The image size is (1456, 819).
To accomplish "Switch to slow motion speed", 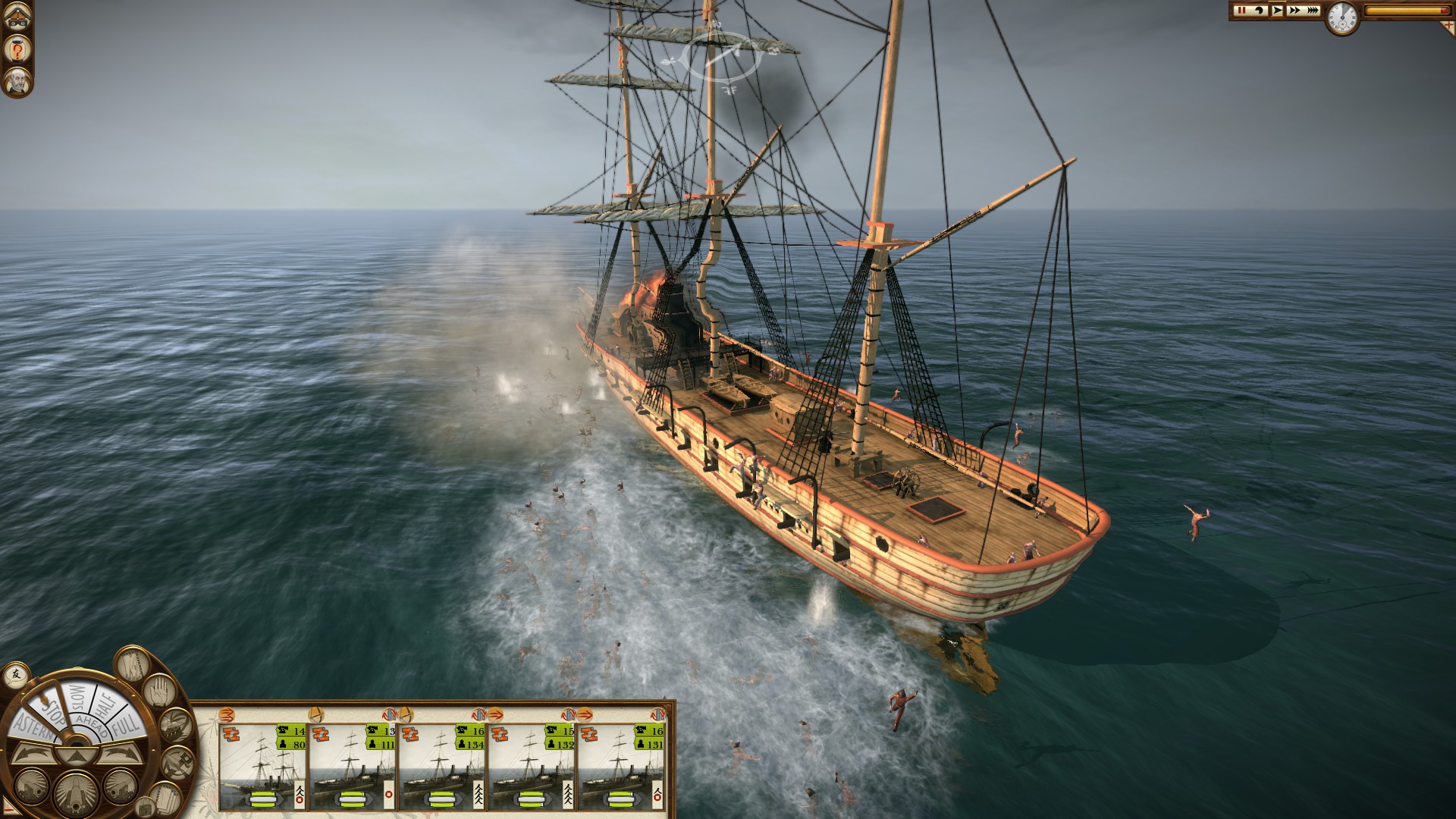I will pos(1259,11).
